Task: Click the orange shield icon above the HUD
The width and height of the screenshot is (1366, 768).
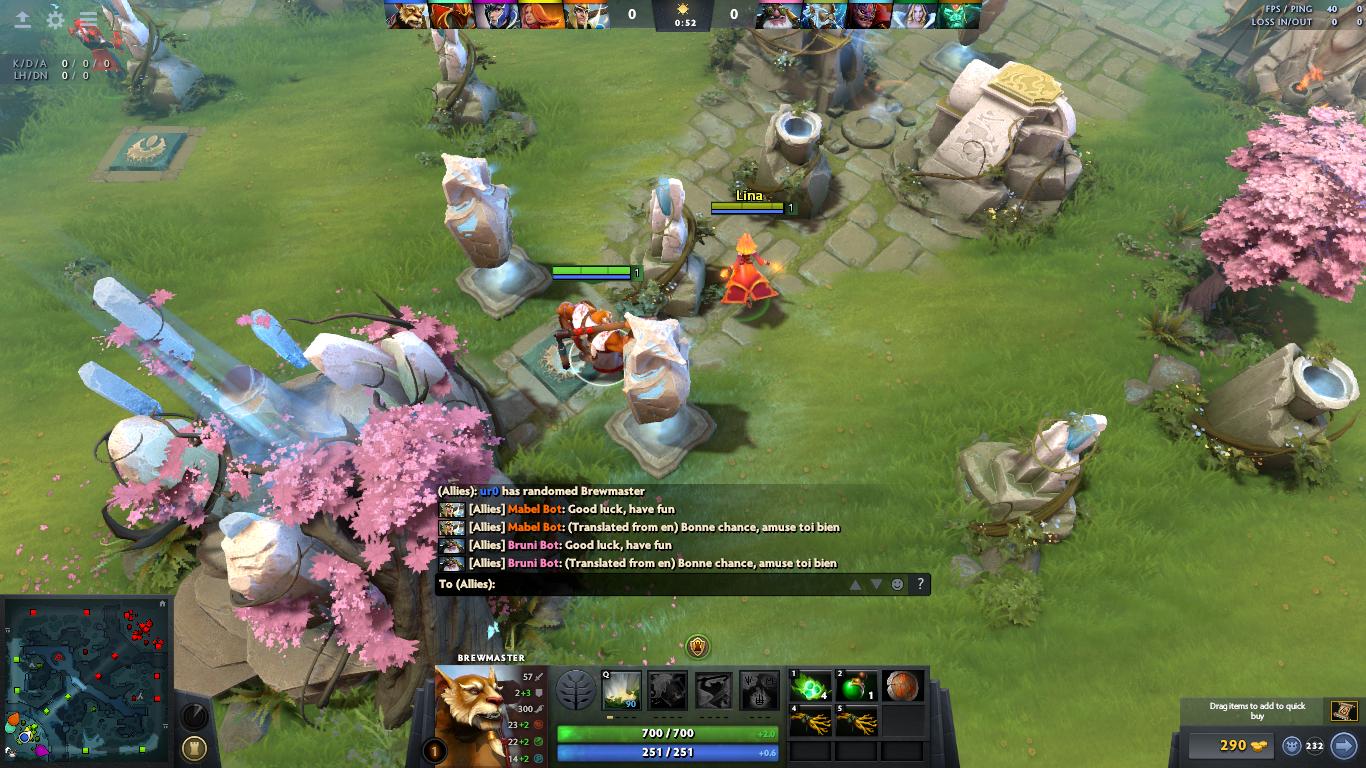Action: click(698, 647)
